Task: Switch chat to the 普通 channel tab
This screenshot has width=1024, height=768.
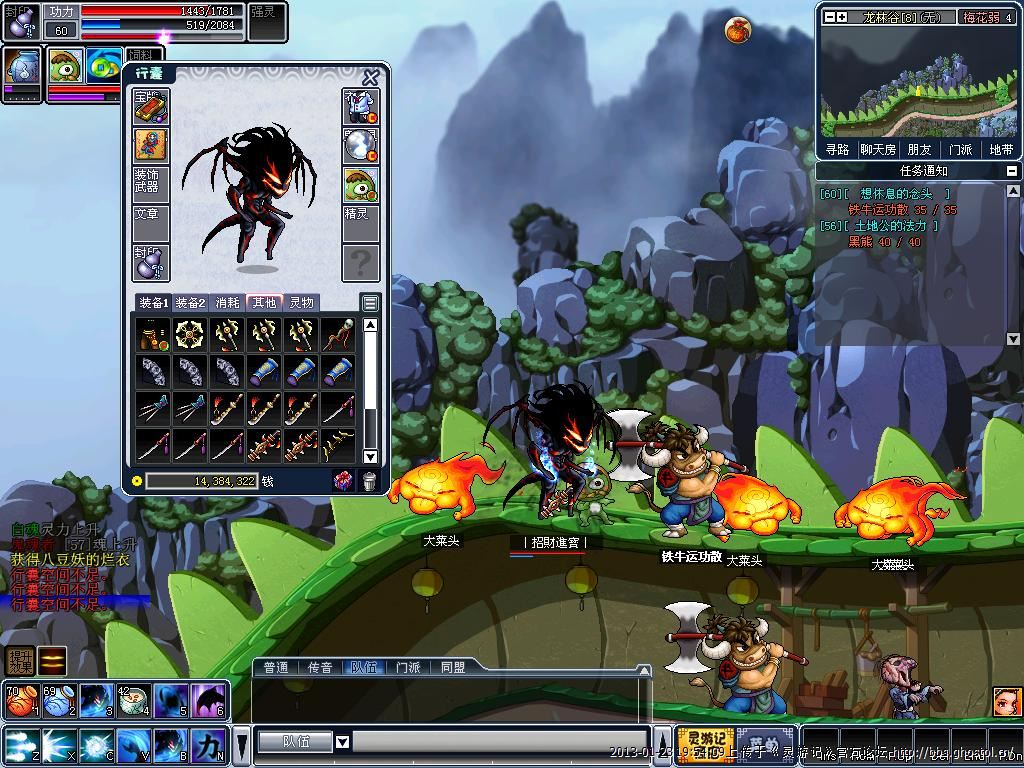Action: pyautogui.click(x=276, y=667)
